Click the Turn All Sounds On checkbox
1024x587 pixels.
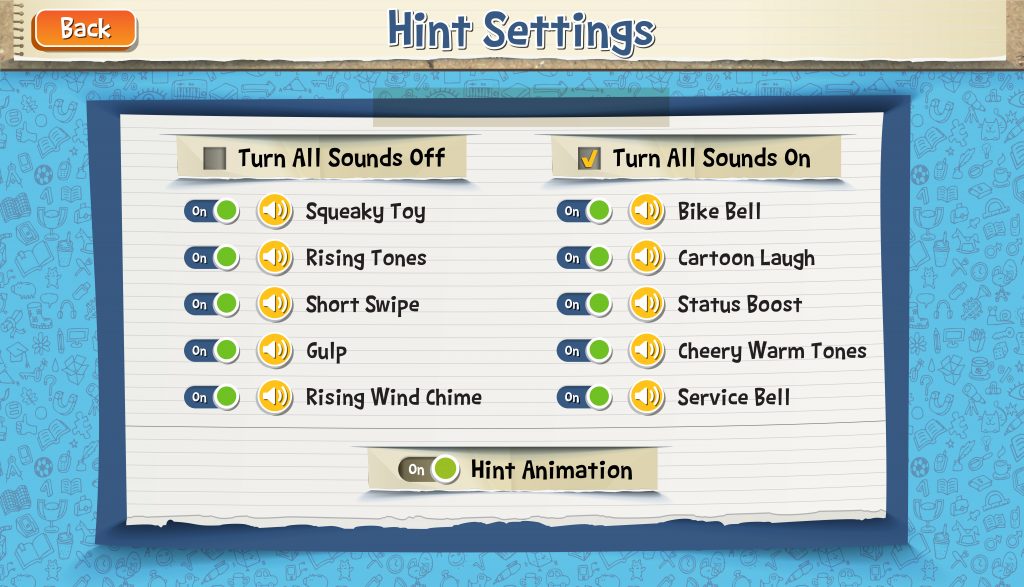tap(590, 158)
